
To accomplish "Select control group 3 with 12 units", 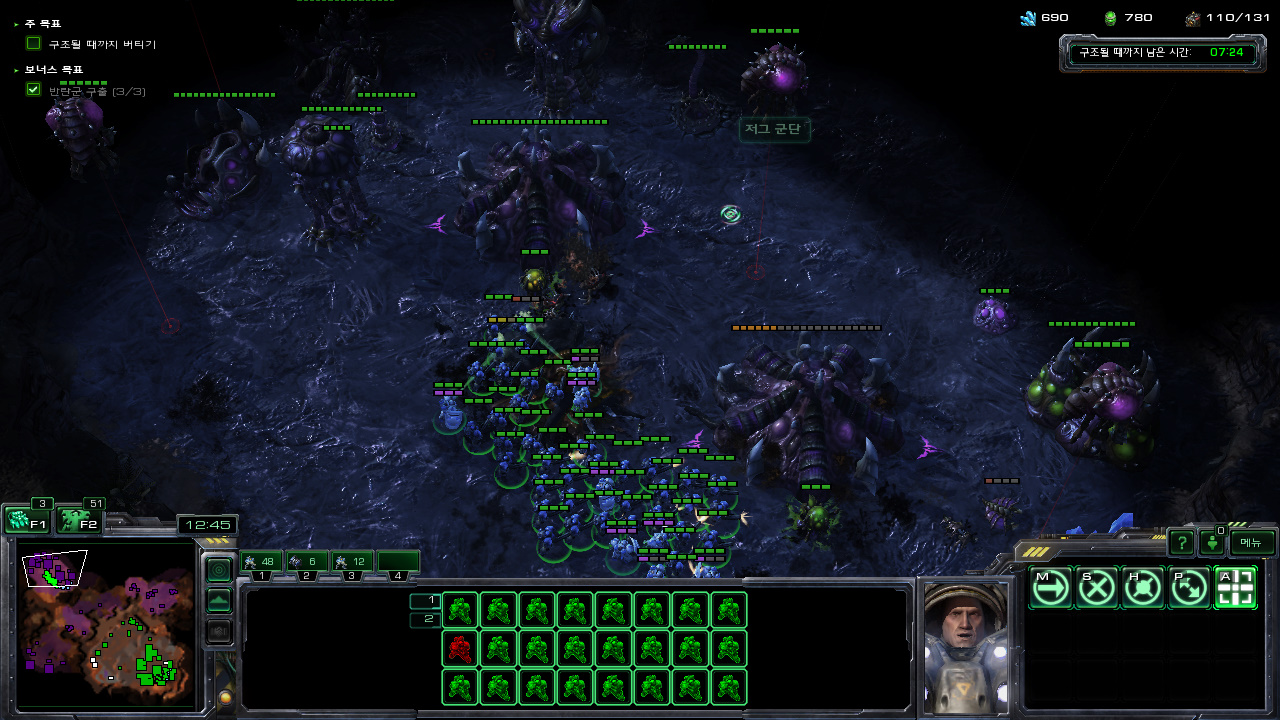I will pyautogui.click(x=352, y=562).
